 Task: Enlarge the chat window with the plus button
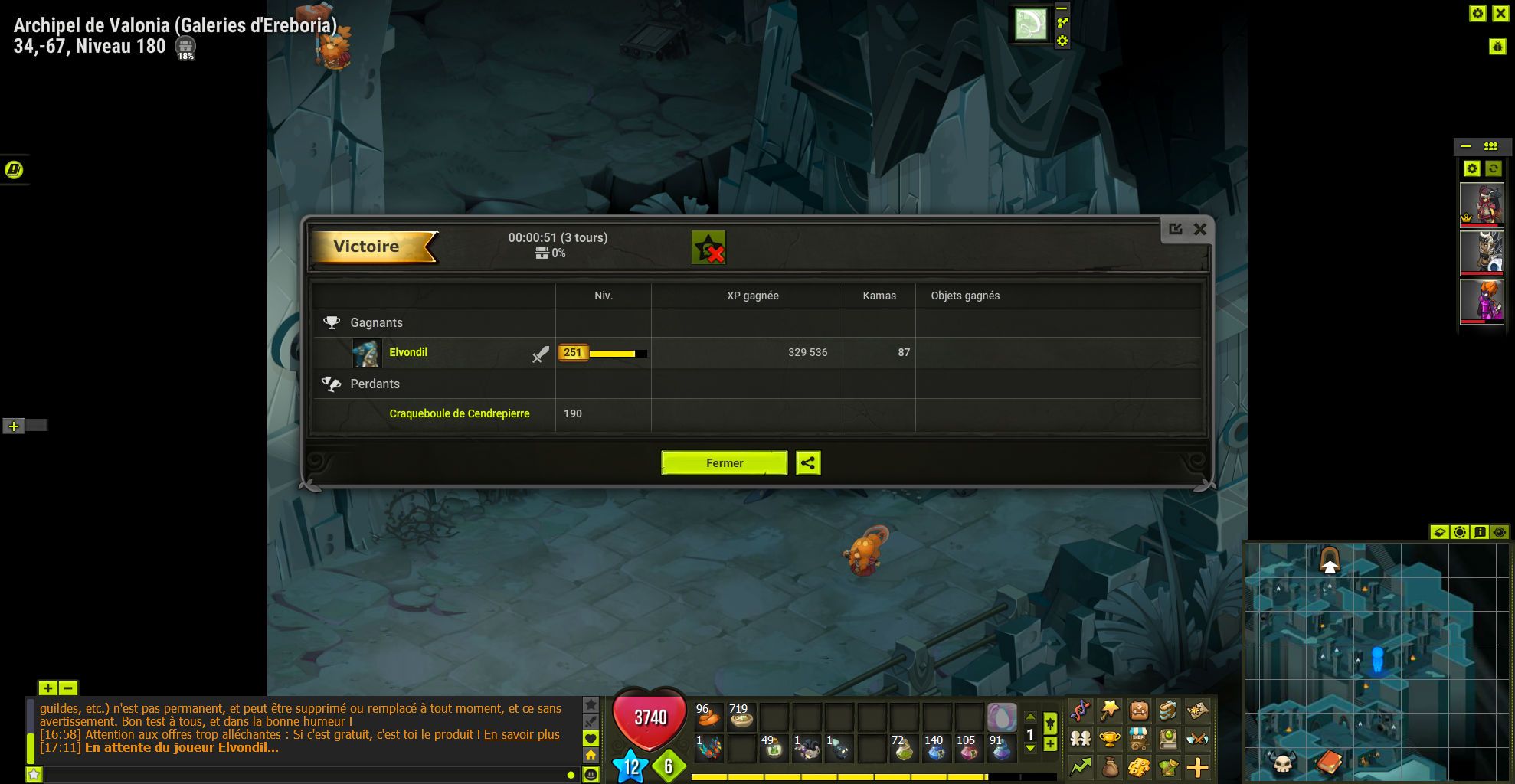tap(47, 689)
